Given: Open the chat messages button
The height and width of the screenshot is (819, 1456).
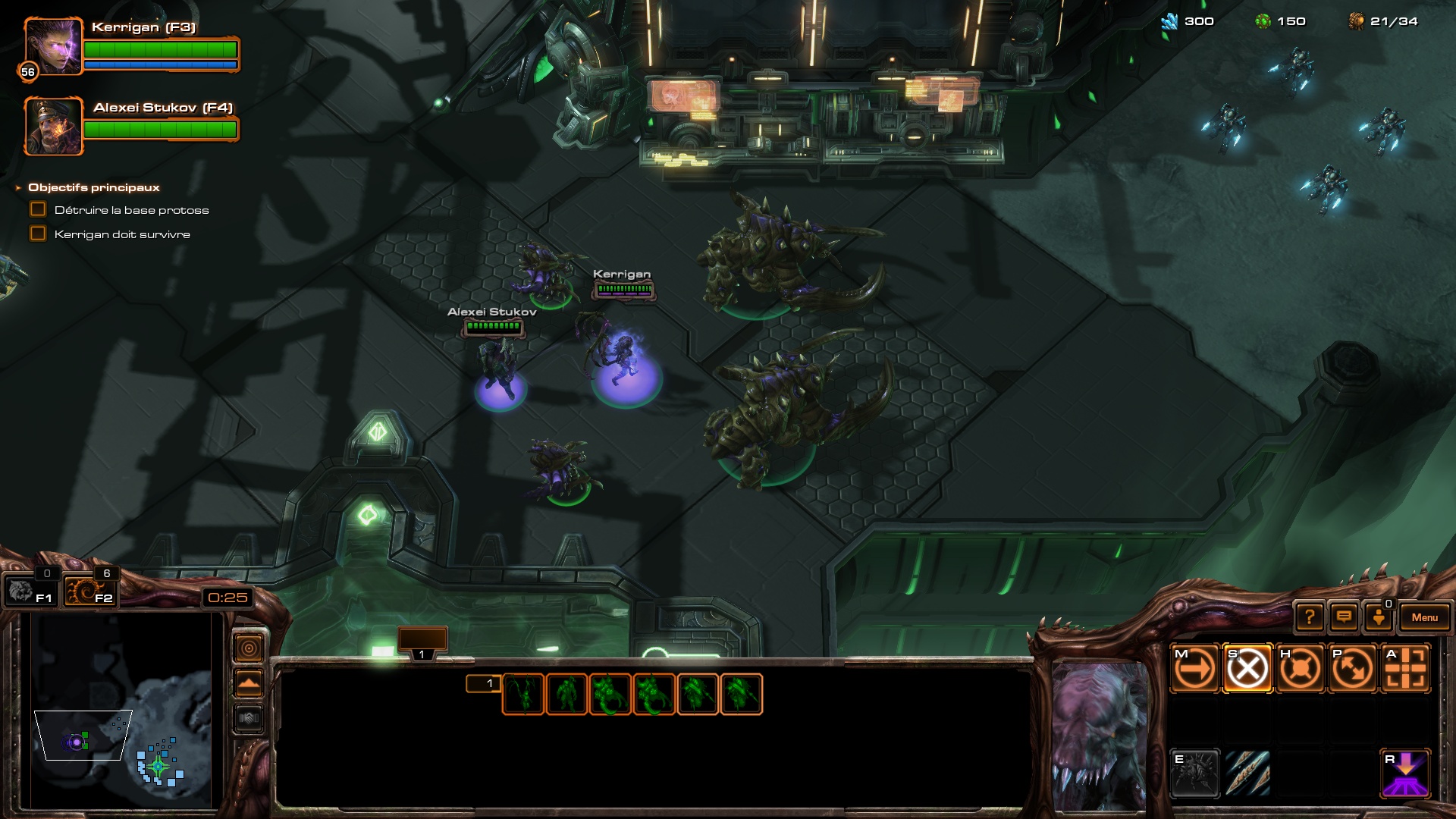Looking at the screenshot, I should click(1344, 617).
